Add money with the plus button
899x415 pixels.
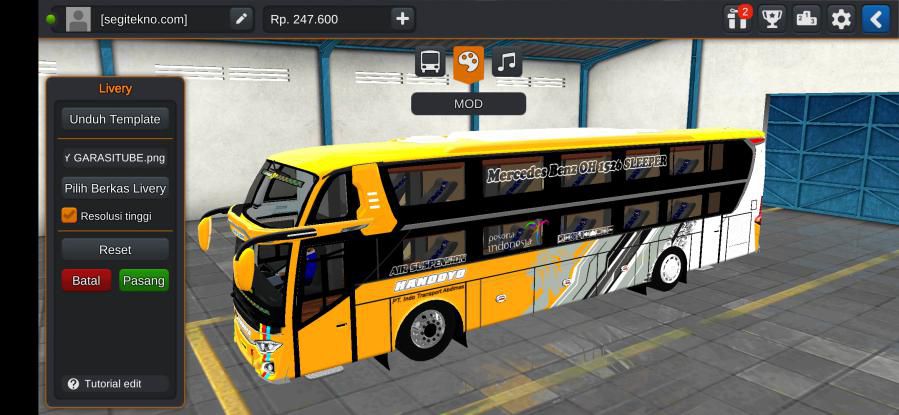401,19
